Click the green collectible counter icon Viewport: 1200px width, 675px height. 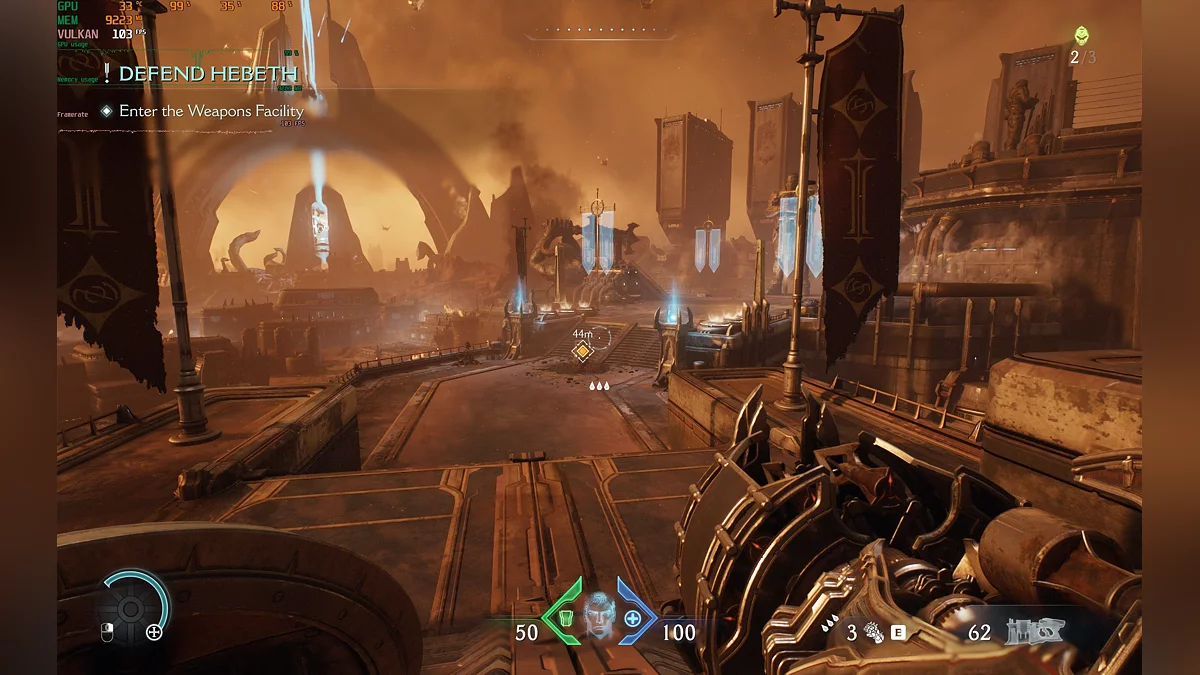(1082, 36)
